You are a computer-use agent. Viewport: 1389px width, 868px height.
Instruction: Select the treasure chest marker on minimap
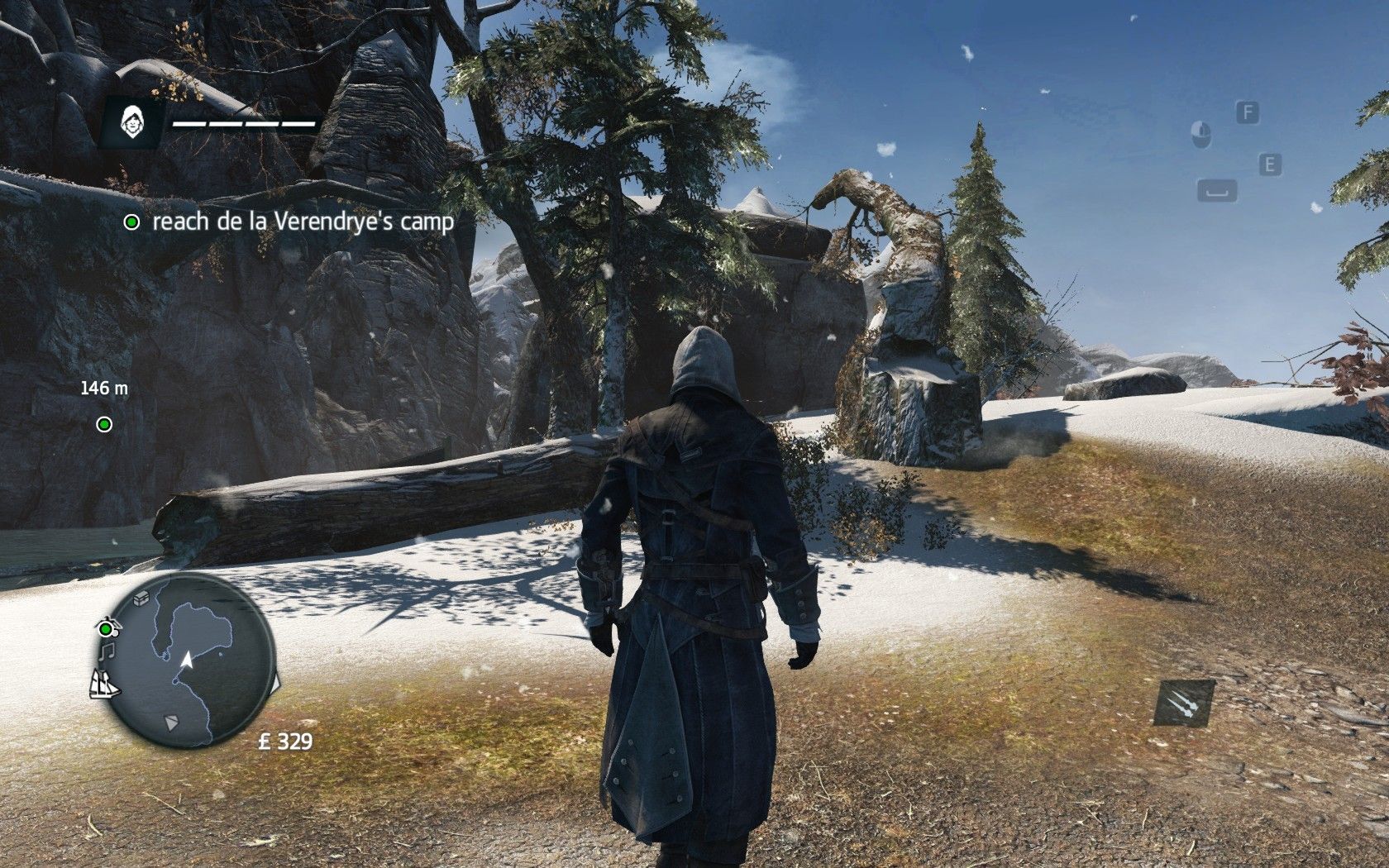tap(142, 595)
